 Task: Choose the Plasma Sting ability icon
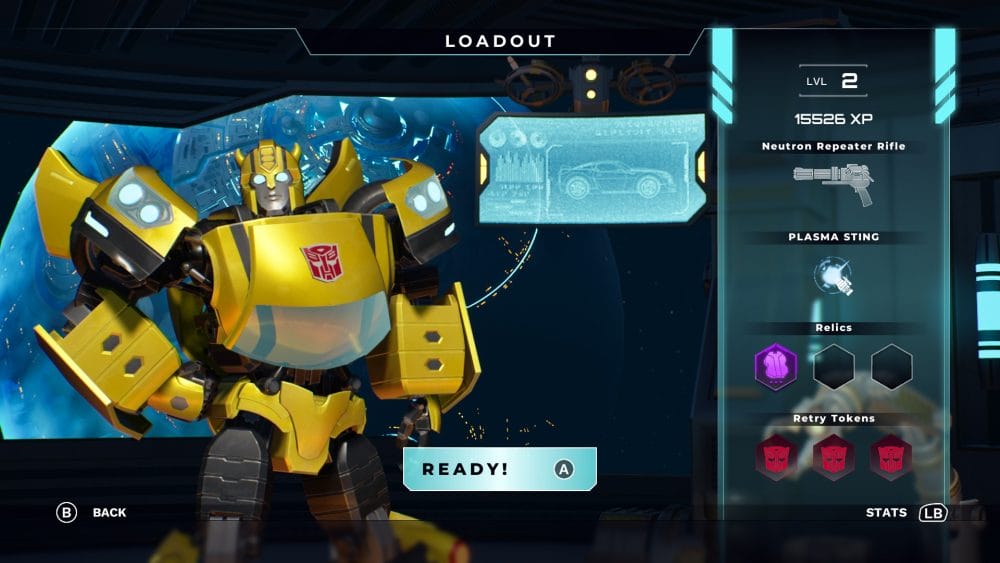click(833, 276)
